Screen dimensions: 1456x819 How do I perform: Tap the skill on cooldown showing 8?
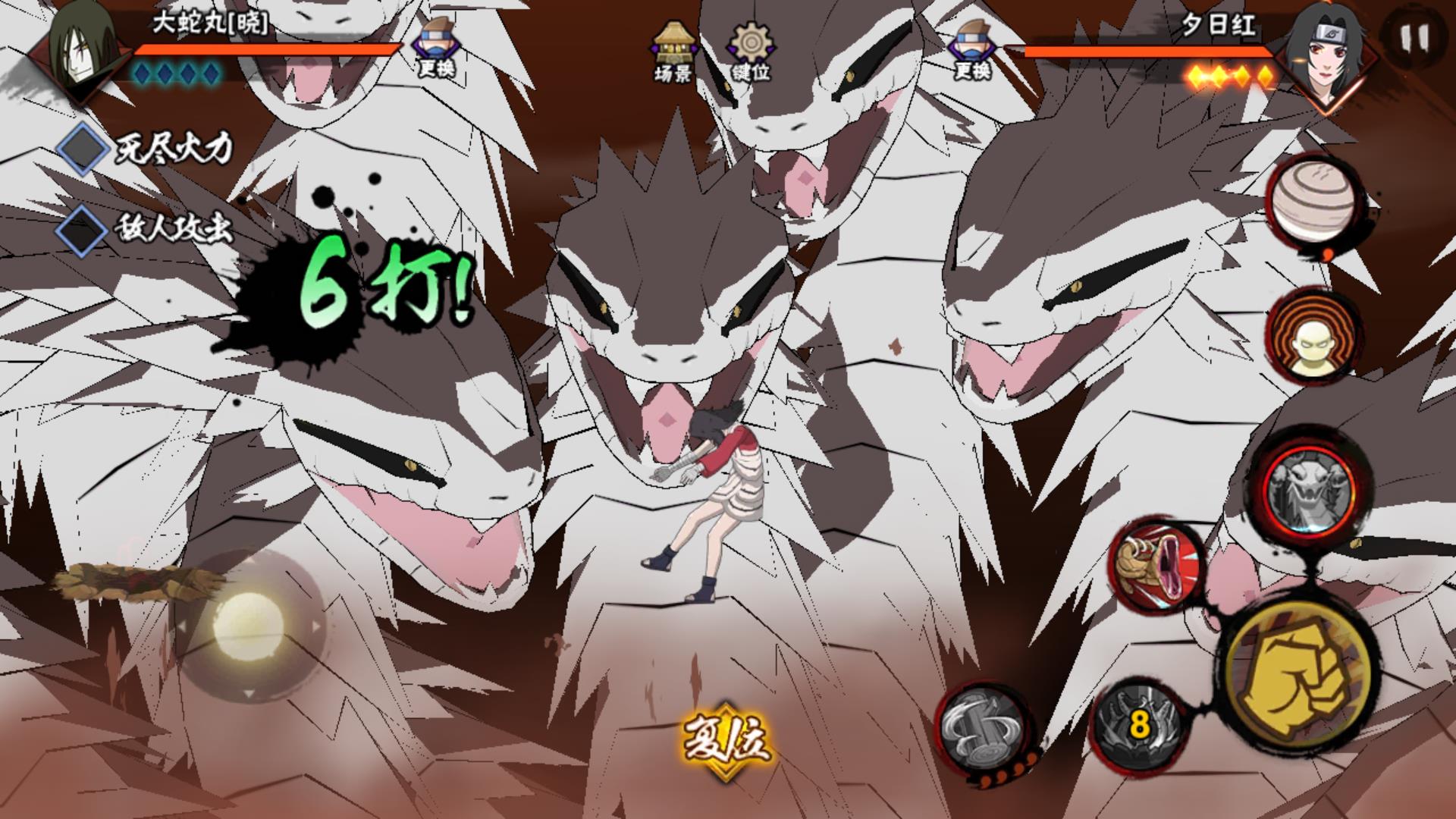[1137, 724]
